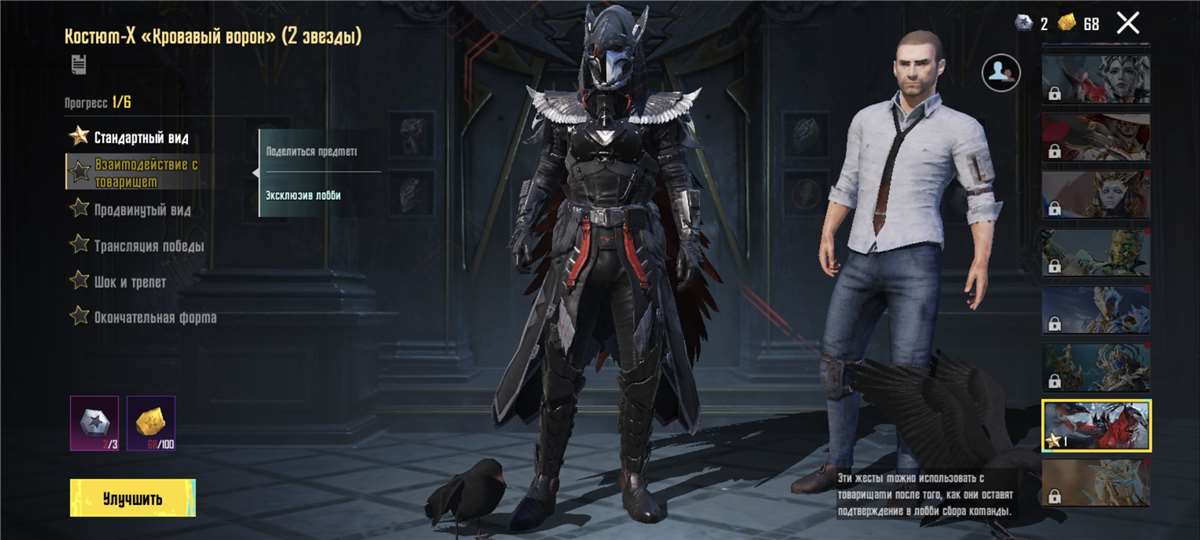Select the gold nugget material slot
Screen dimensions: 1200x540
151,421
